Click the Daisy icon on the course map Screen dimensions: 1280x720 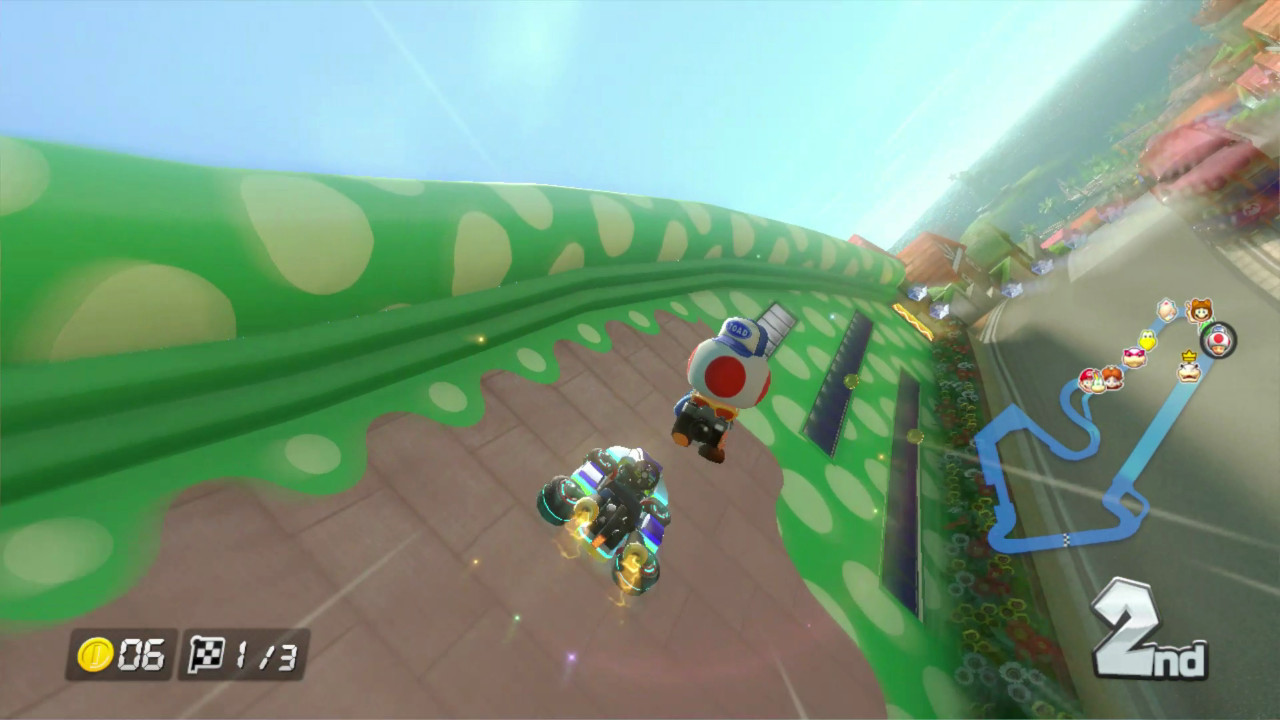1112,378
